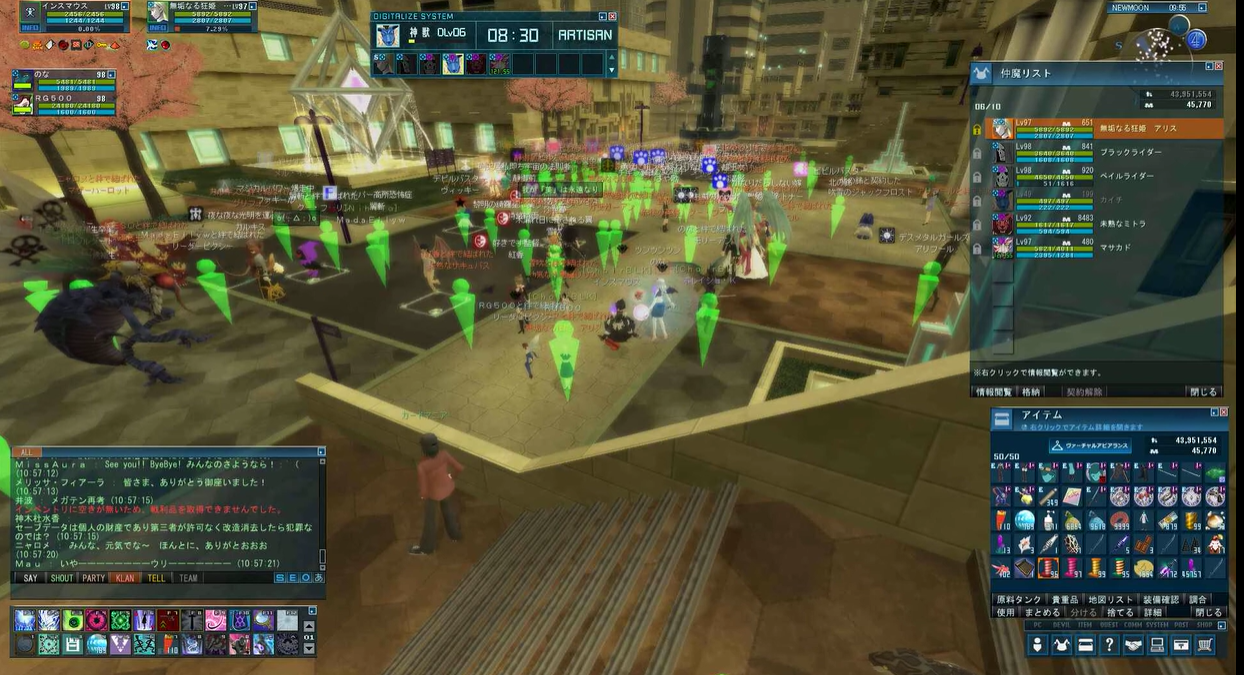This screenshot has width=1244, height=675.
Task: Activate the green eye skill on hotbar
Action: [72, 621]
